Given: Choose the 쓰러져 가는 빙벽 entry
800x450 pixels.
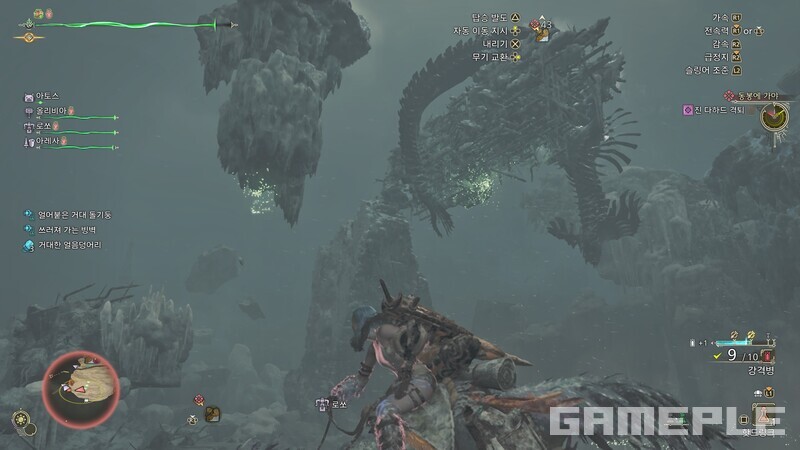Looking at the screenshot, I should tap(68, 229).
